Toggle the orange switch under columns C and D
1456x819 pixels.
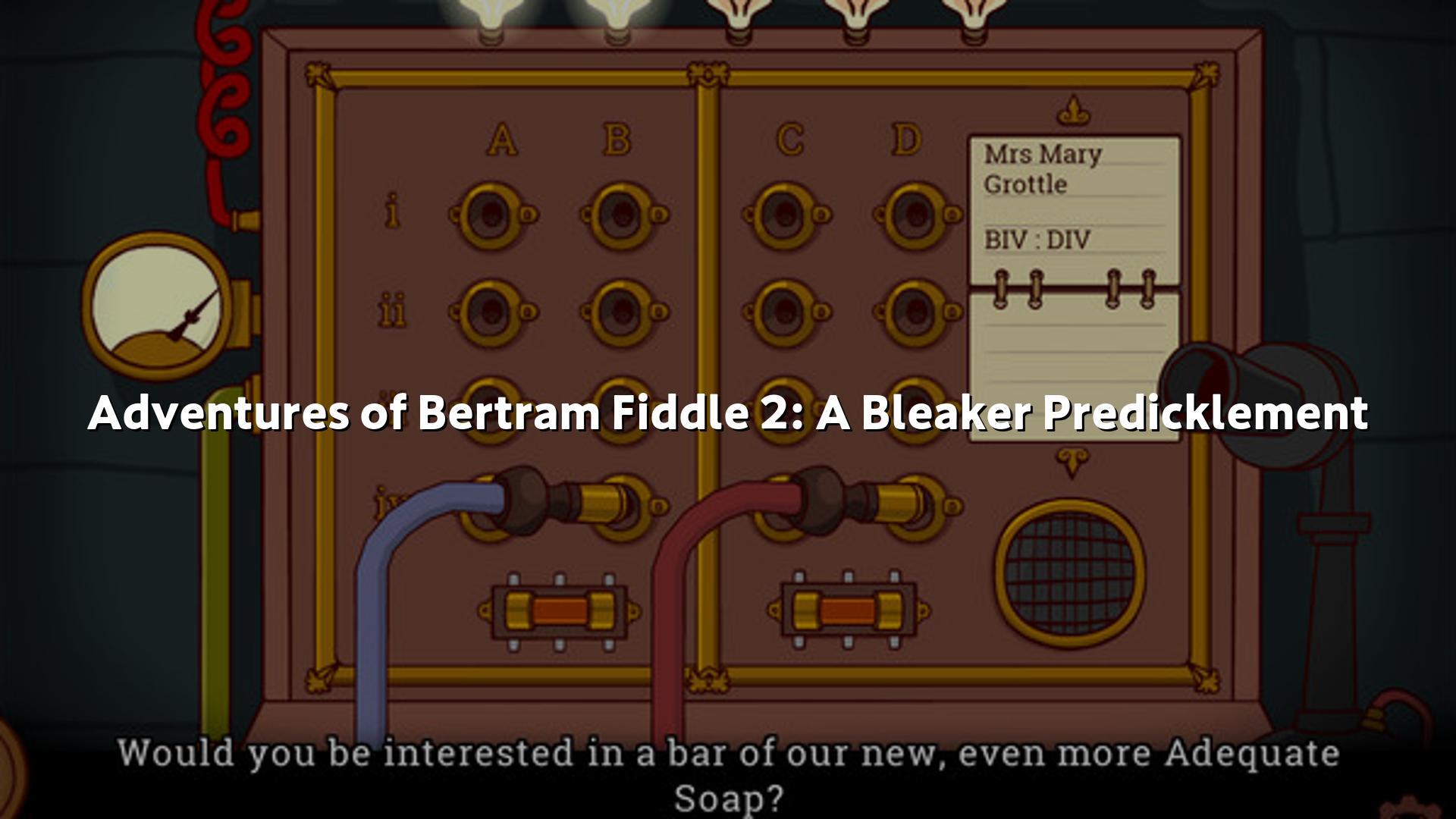(x=847, y=611)
